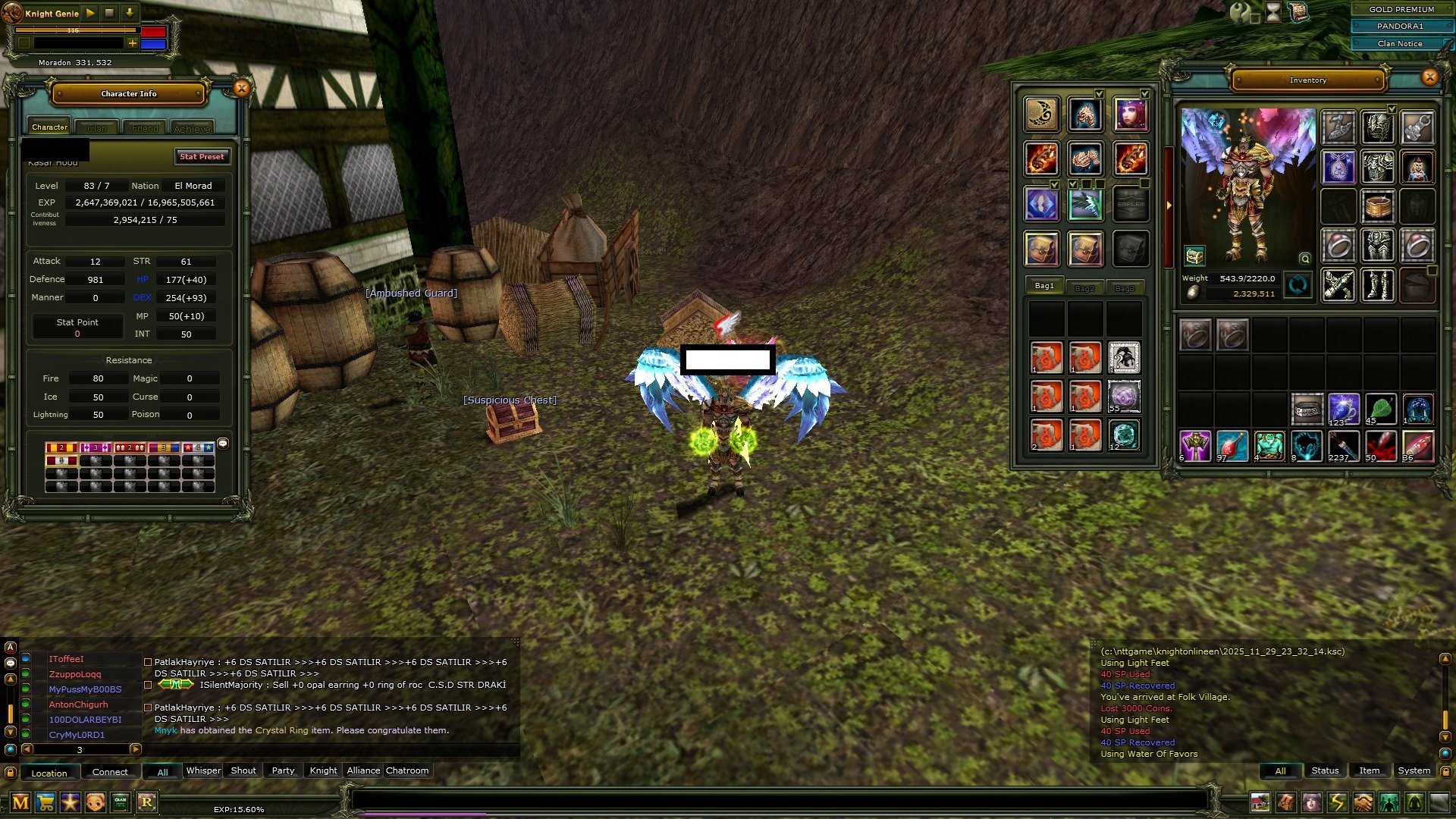
Task: Open the M menu icon
Action: [x=20, y=802]
